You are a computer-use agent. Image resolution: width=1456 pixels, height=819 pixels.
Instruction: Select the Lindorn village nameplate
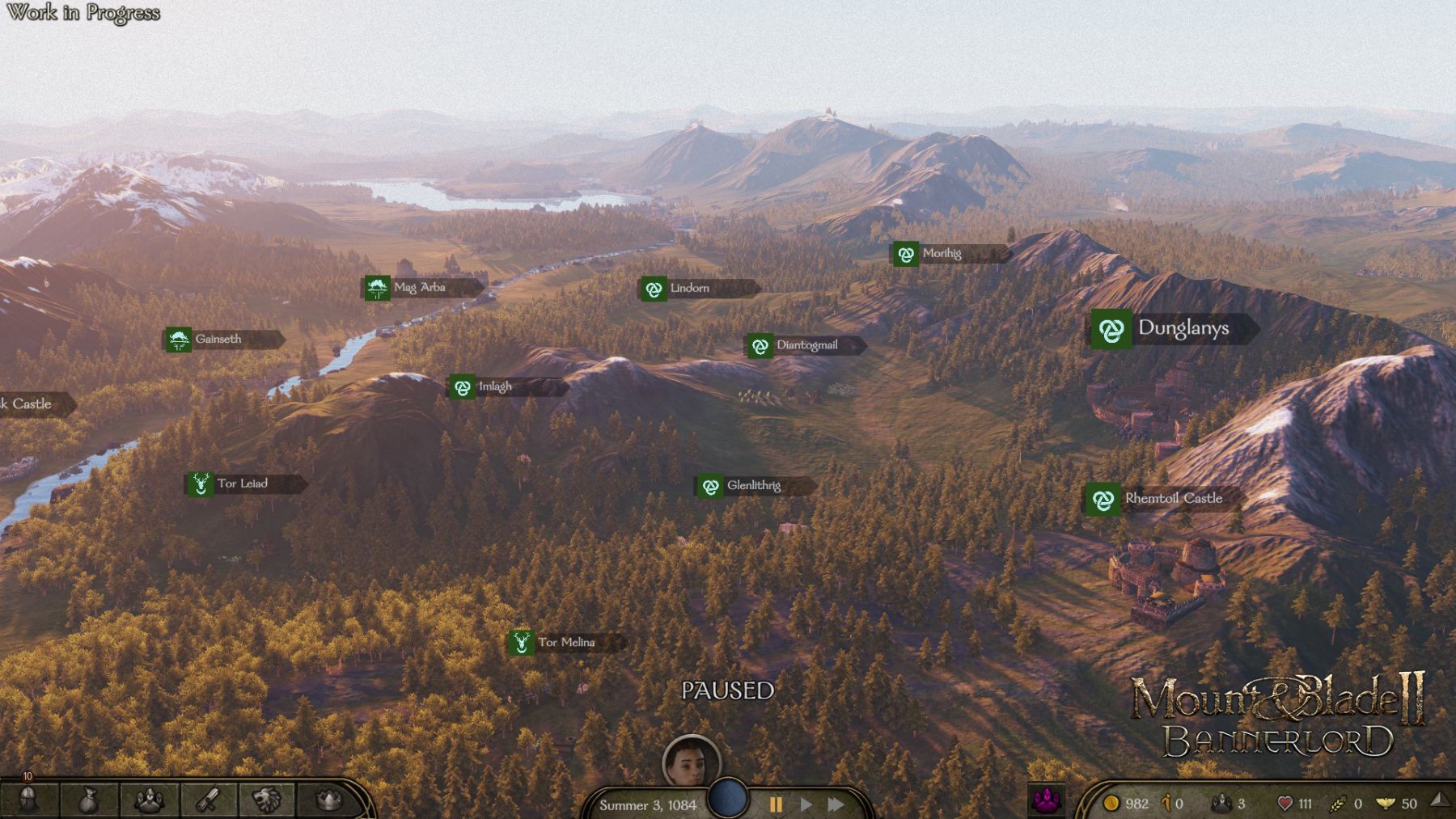tap(699, 288)
